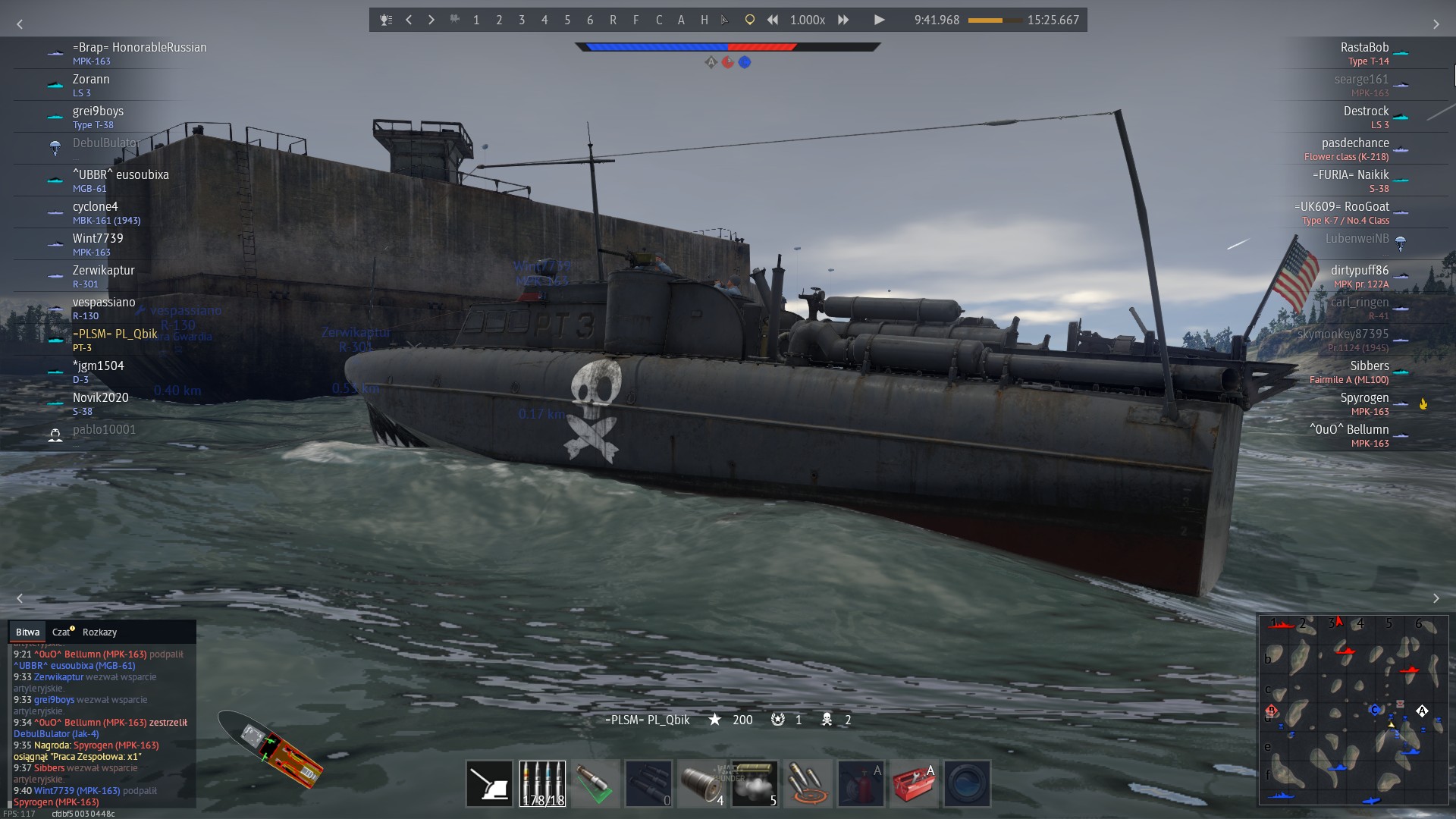Choose the R camera mode
Viewport: 1456px width, 819px height.
(613, 20)
